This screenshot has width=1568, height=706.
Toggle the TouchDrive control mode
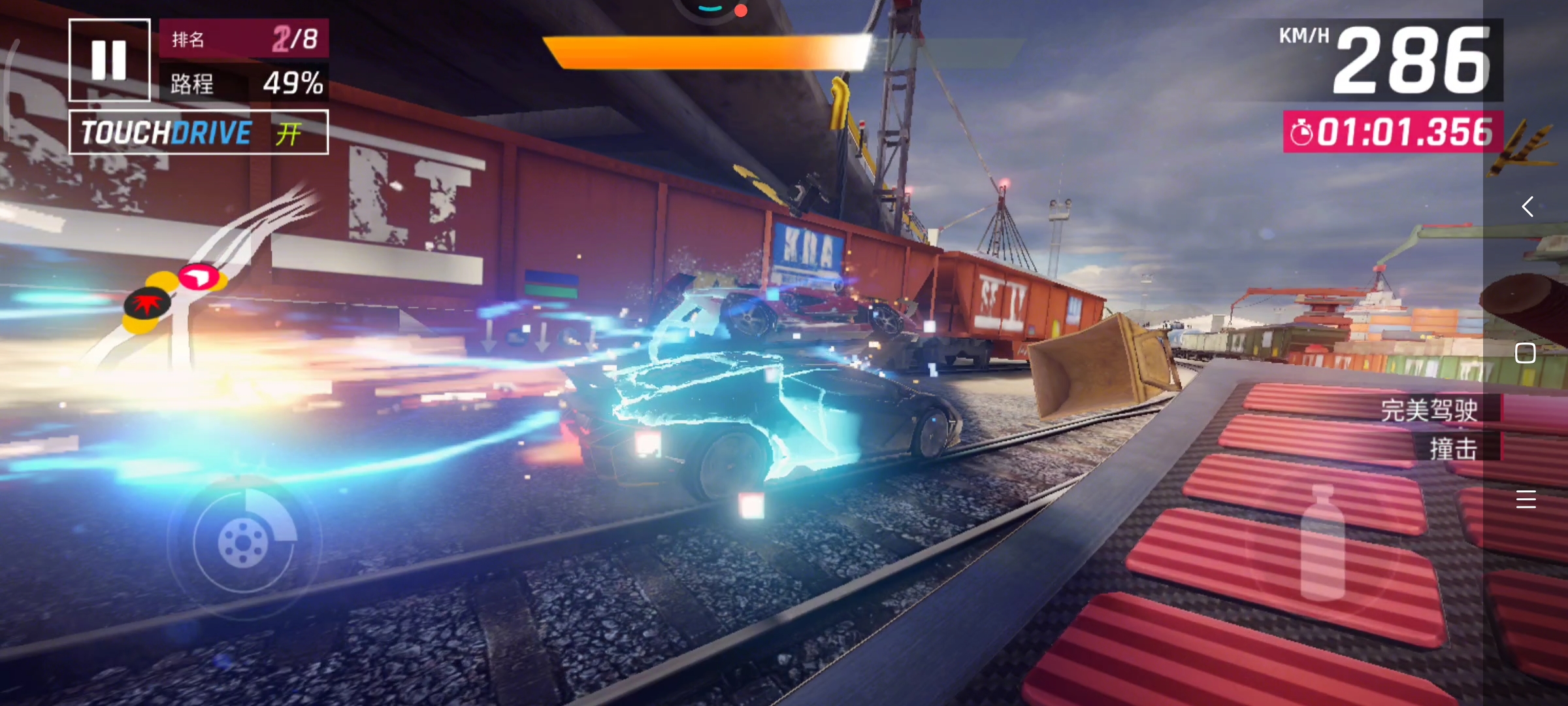click(199, 133)
